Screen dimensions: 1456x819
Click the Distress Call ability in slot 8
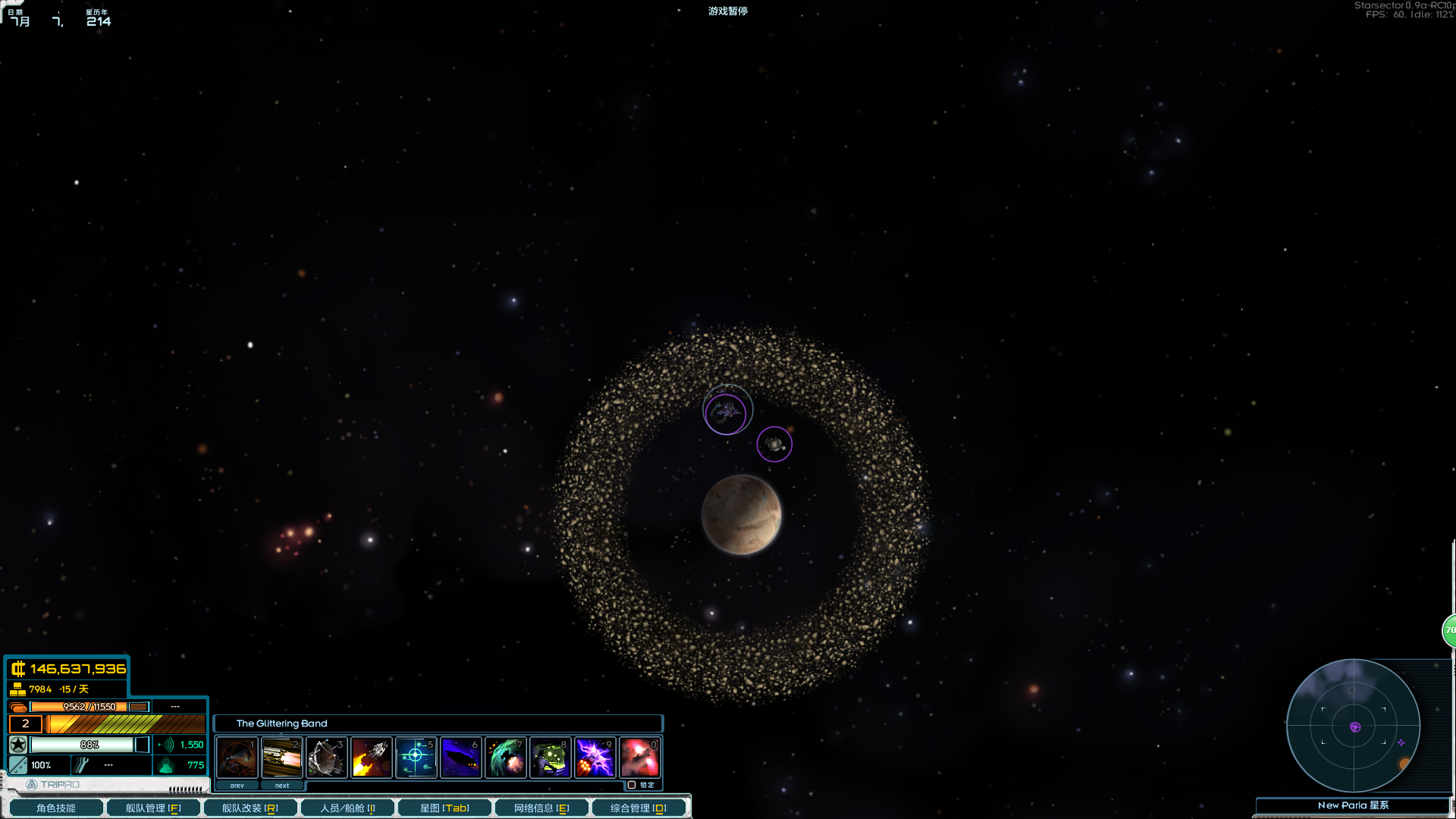[x=550, y=757]
